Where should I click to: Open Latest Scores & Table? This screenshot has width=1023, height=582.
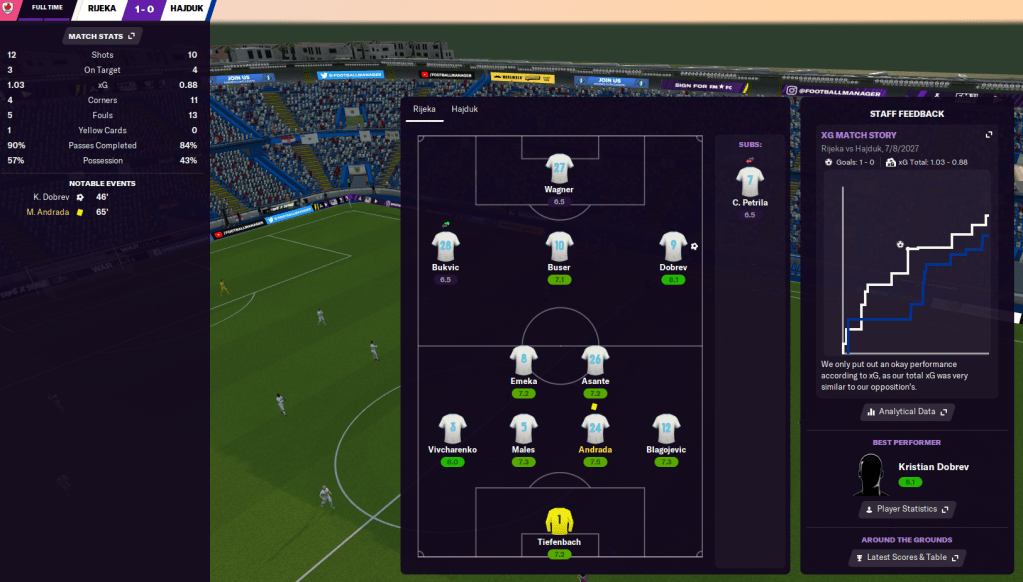[x=908, y=557]
